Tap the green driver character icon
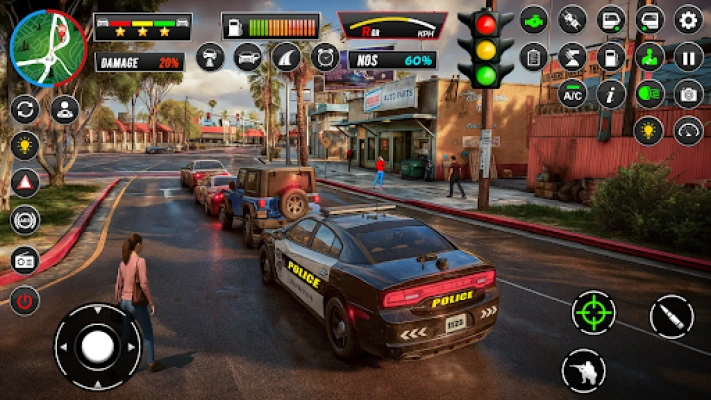This screenshot has height=400, width=711. pos(649,56)
